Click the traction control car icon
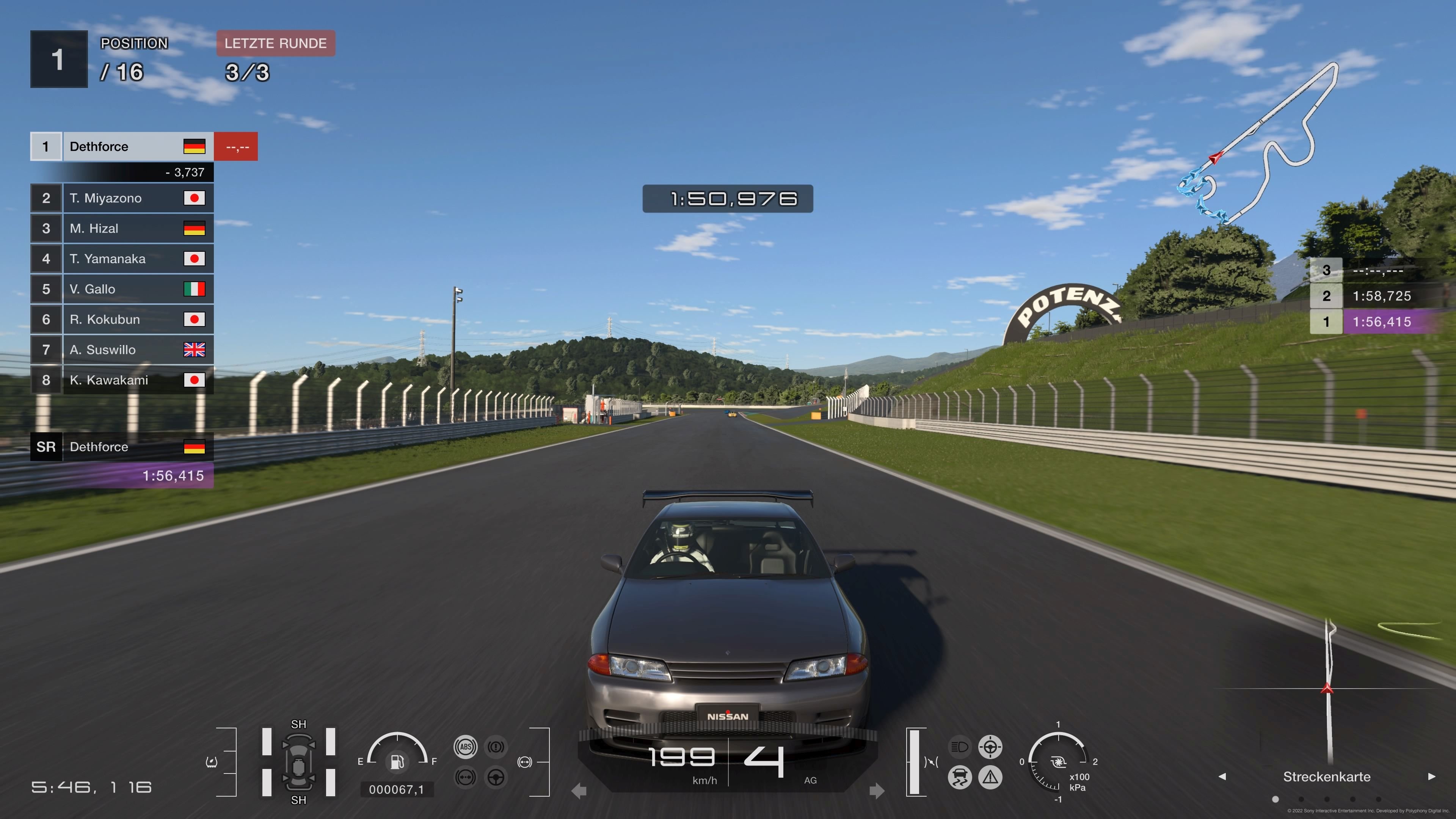The image size is (1456, 819). click(960, 778)
